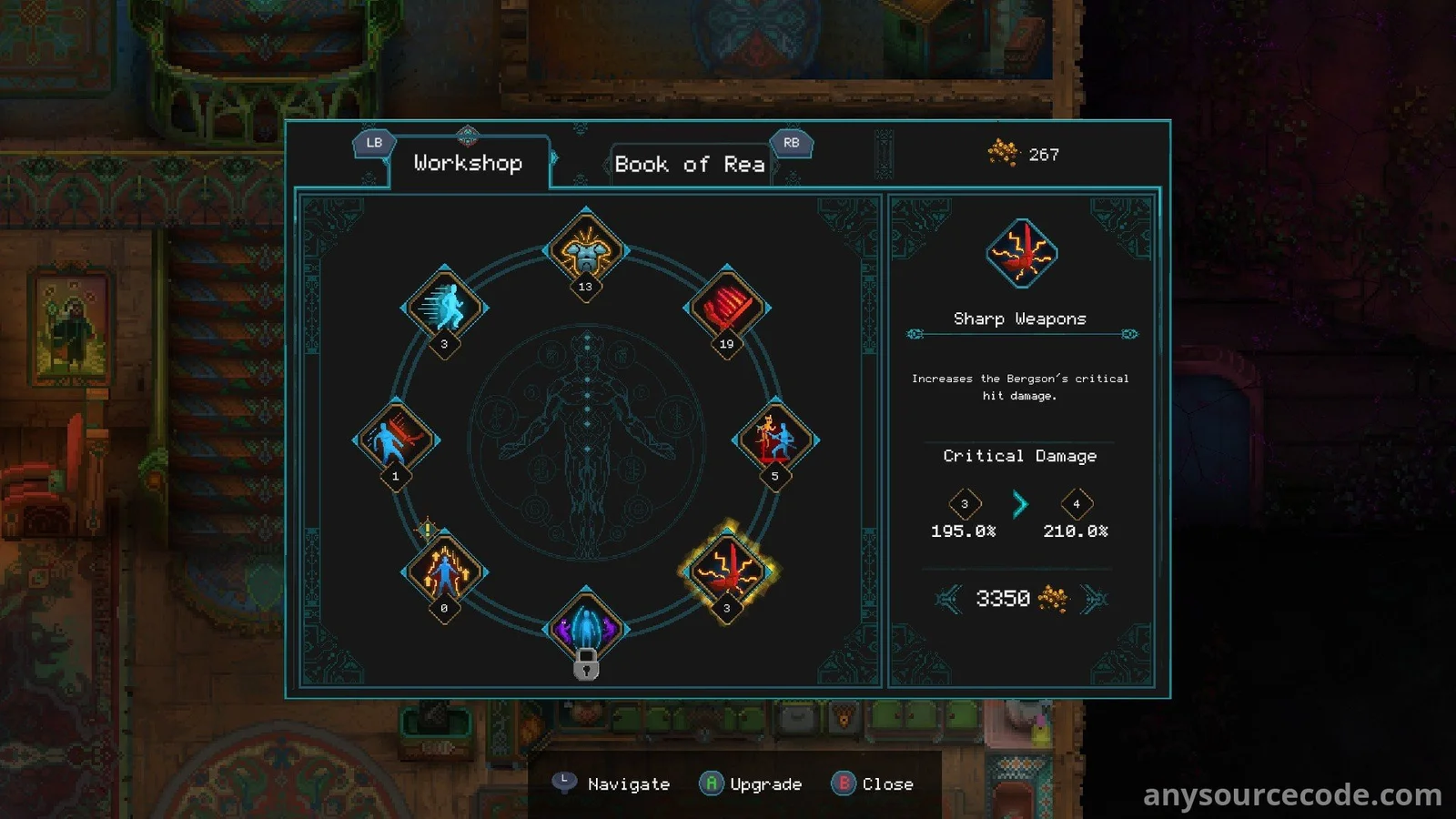This screenshot has height=819, width=1456.
Task: Select the red claw upgrade at level 19
Action: [x=726, y=308]
